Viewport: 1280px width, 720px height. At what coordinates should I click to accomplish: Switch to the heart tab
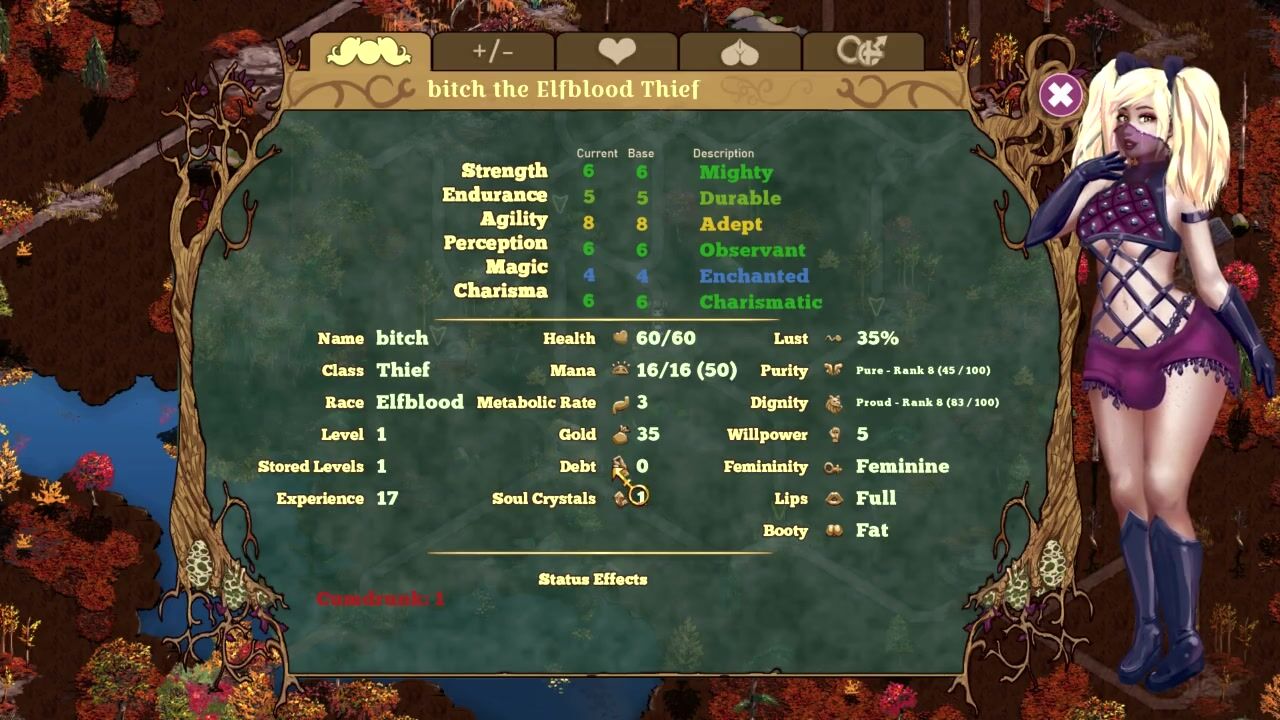click(x=617, y=52)
